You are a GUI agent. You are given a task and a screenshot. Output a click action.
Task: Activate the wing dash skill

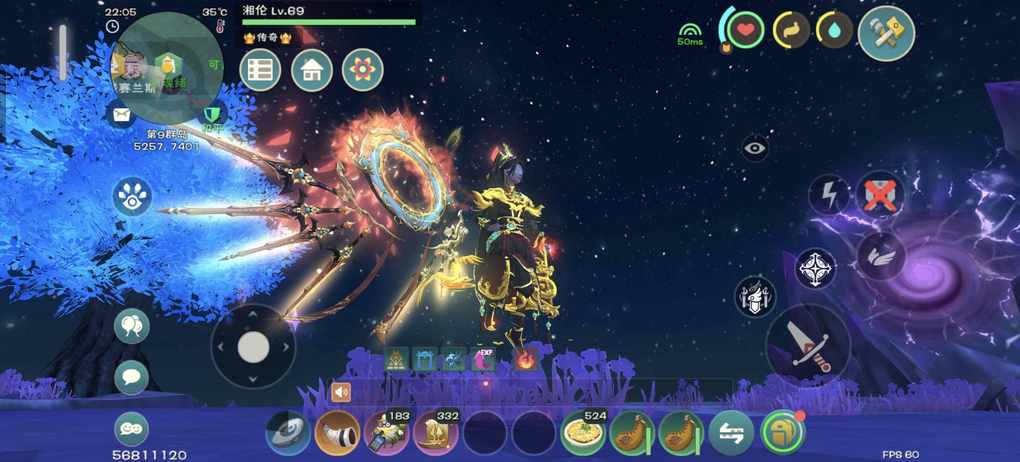point(881,257)
